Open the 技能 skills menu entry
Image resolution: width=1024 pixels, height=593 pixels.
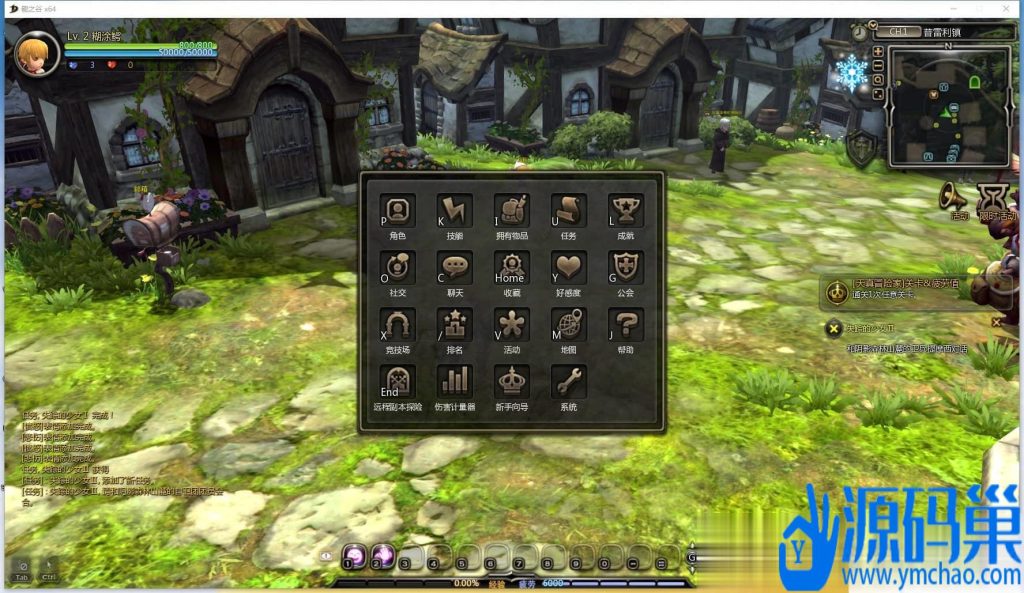coord(455,212)
